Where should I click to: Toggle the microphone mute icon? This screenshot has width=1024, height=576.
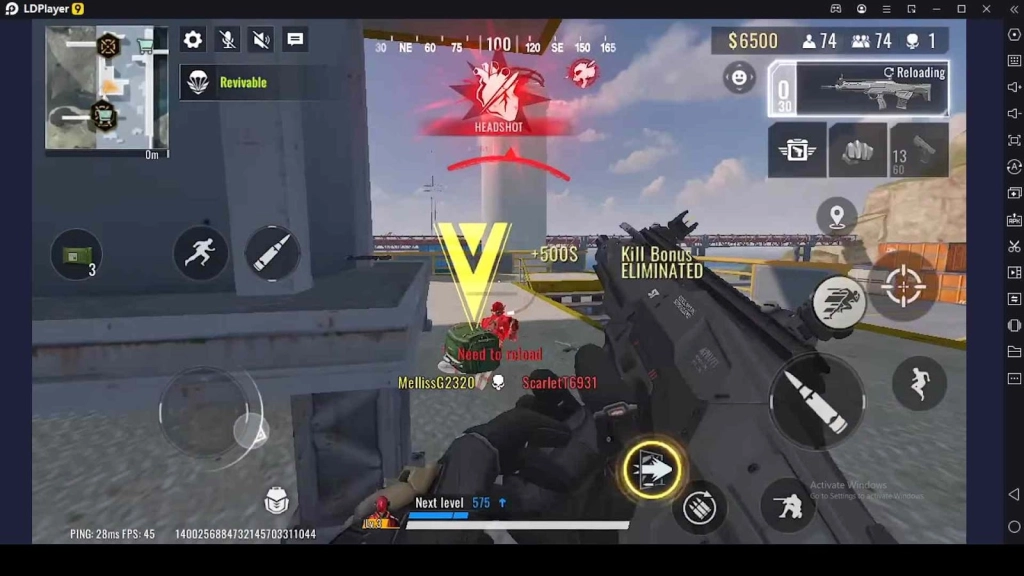(228, 40)
